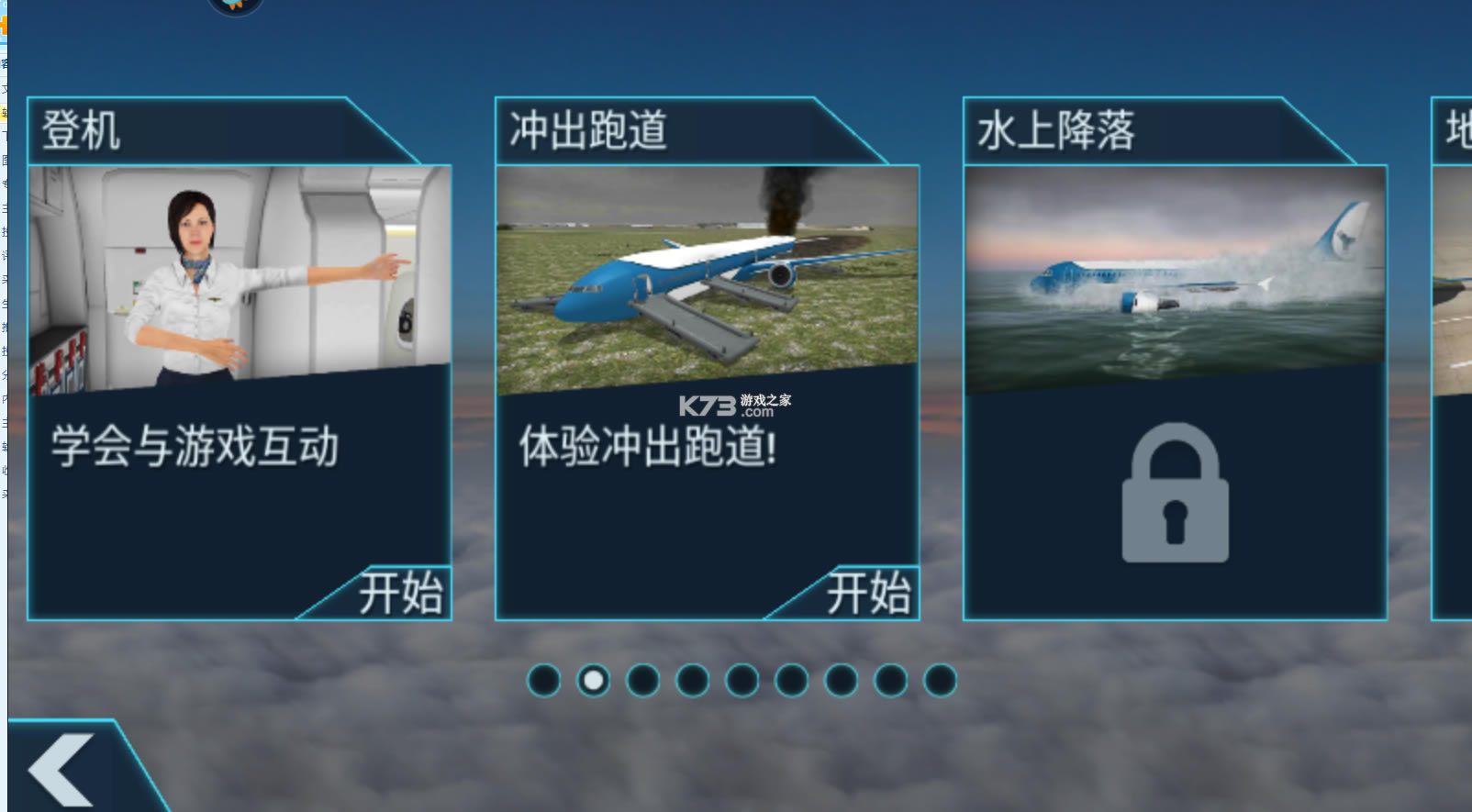Start the 冲出跑道 runway overrun level
The width and height of the screenshot is (1472, 812).
tap(868, 593)
